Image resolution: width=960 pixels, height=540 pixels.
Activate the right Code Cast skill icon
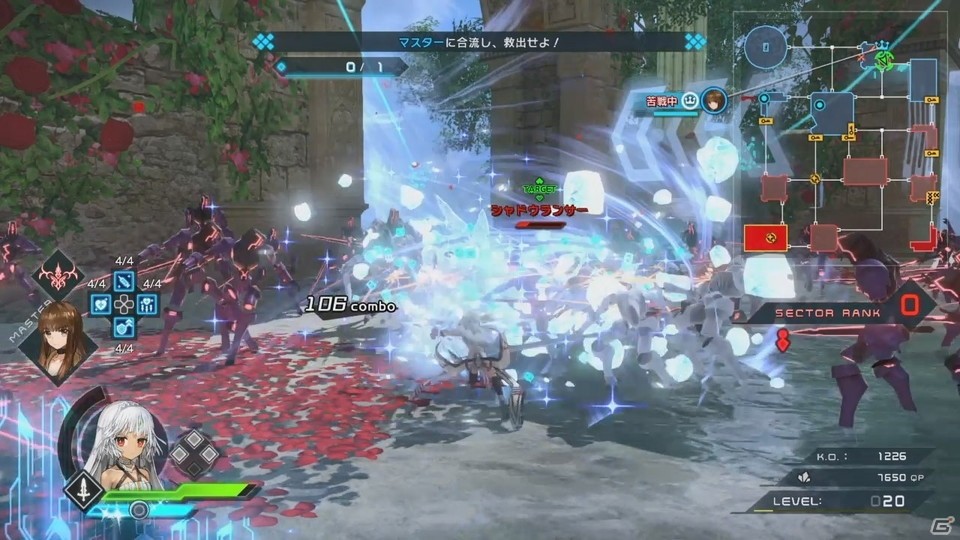click(148, 304)
